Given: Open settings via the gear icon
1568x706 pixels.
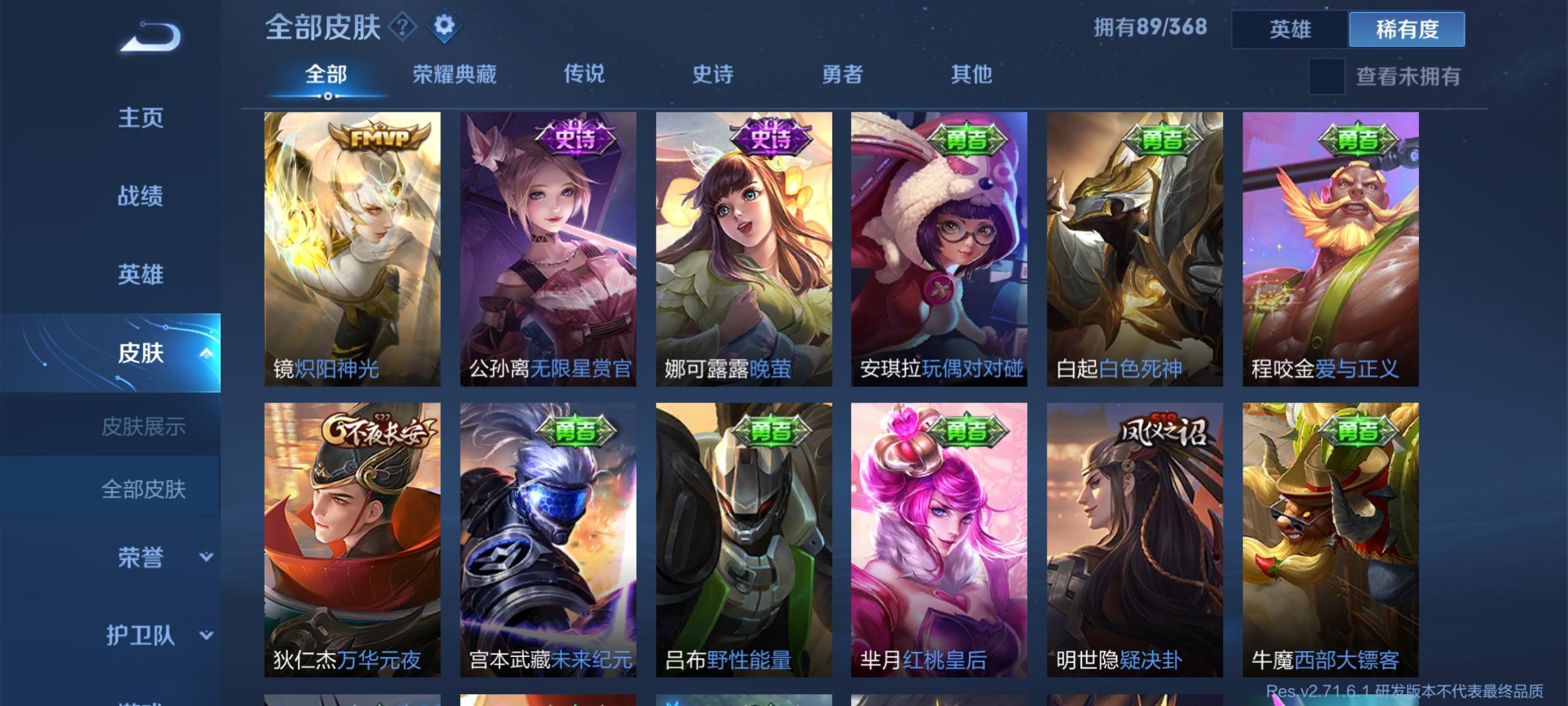Looking at the screenshot, I should point(446,27).
